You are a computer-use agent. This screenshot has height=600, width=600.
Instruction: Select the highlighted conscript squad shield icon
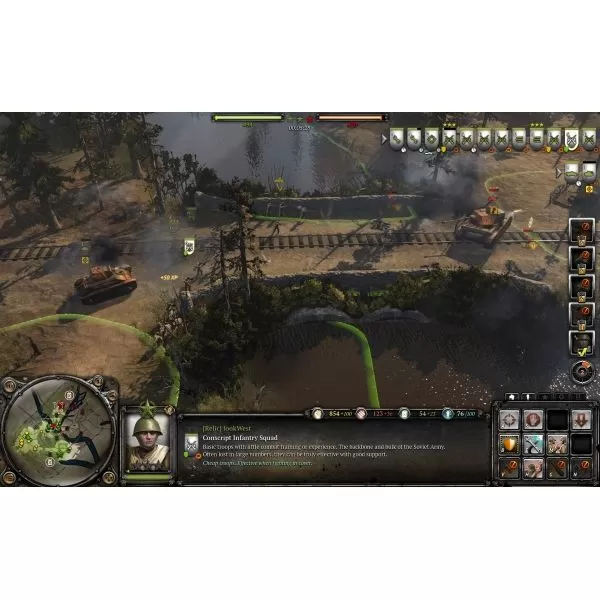coord(572,139)
